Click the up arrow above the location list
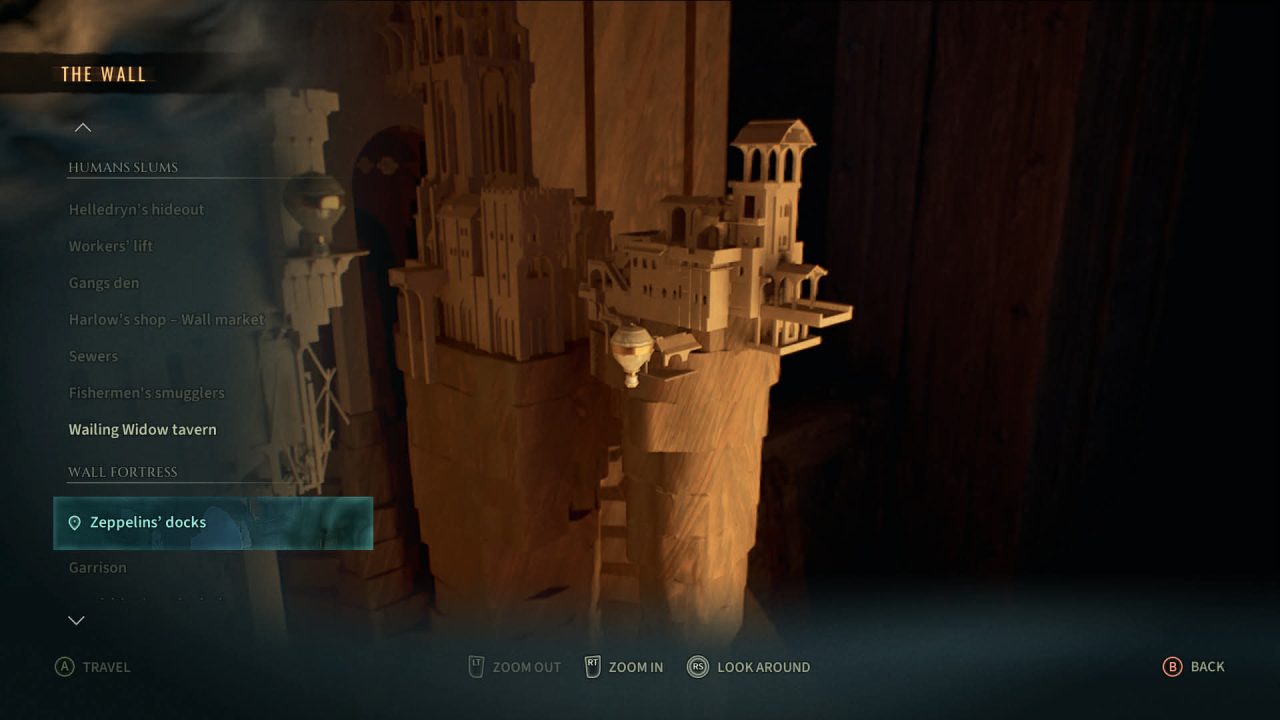This screenshot has width=1280, height=720. 83,127
